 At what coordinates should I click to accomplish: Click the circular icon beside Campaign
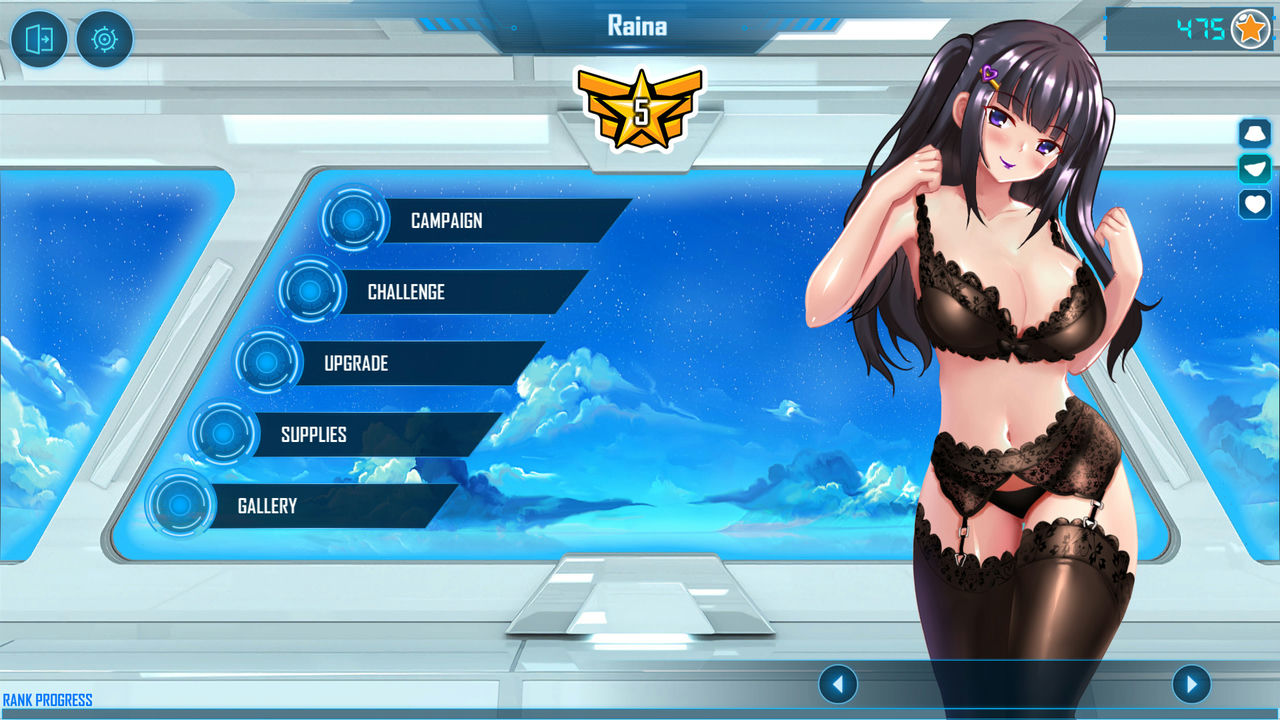pos(353,221)
